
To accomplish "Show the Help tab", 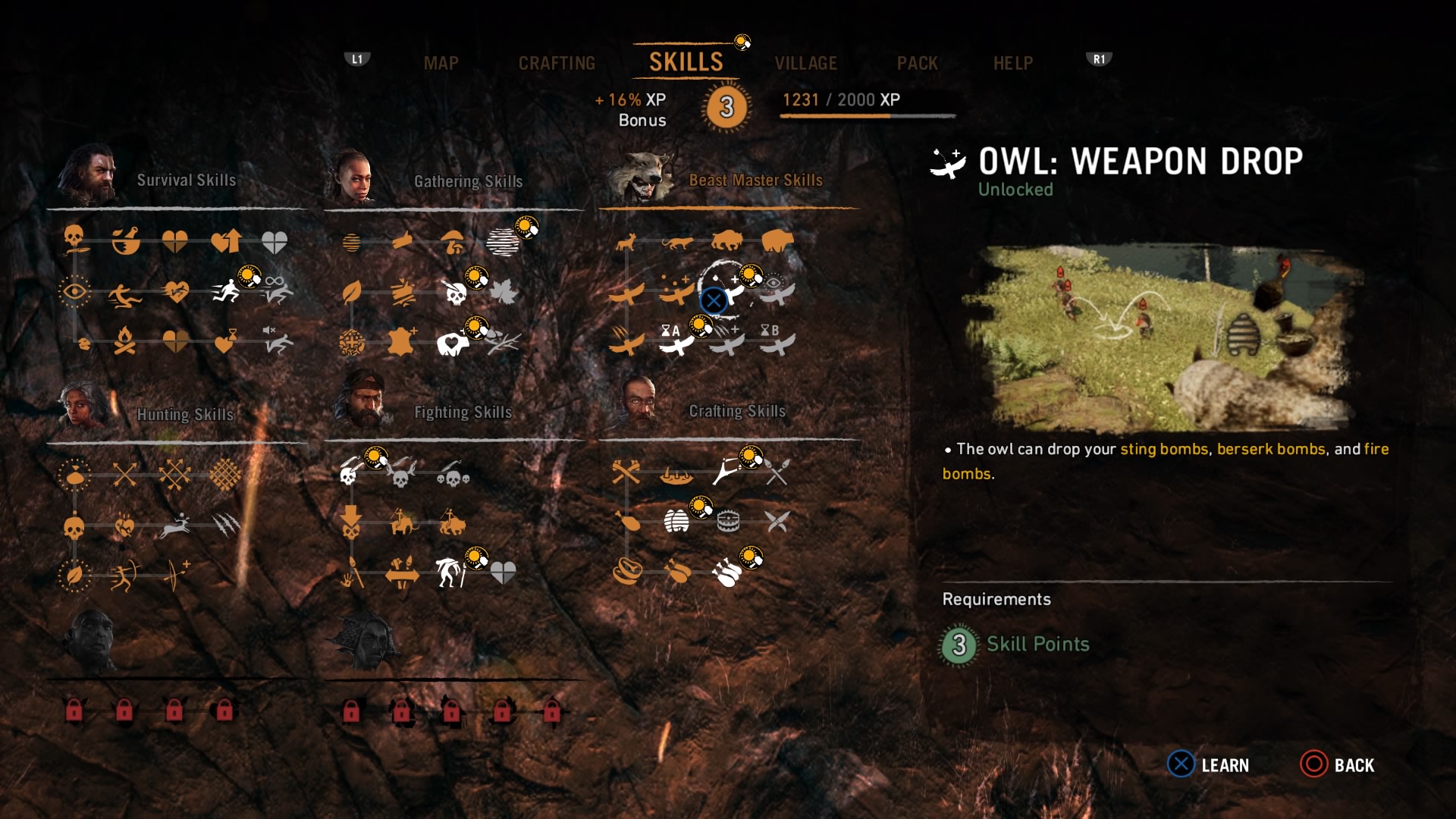I will click(x=1012, y=64).
